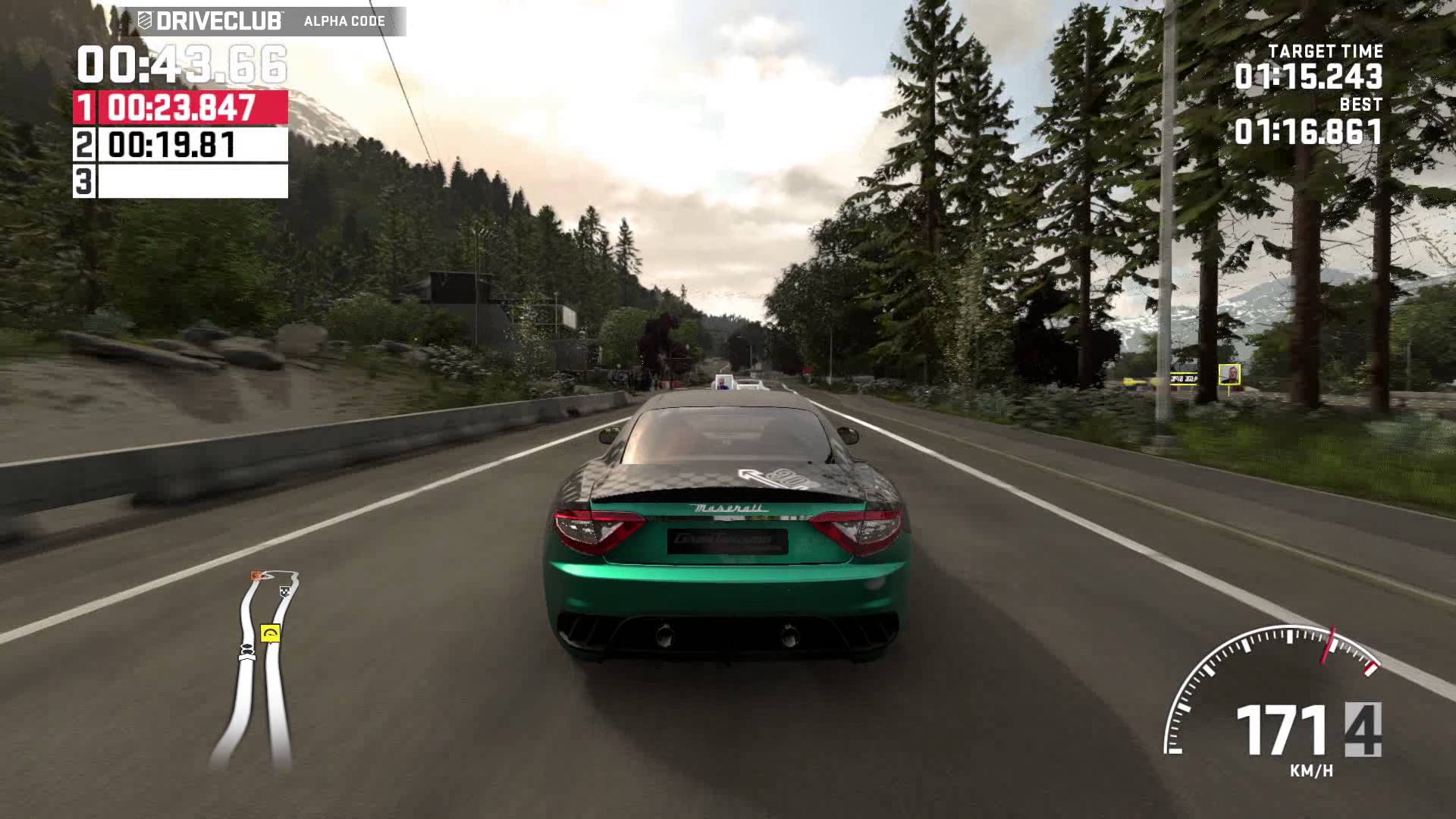Screen dimensions: 1456x819
Task: Click the yellow-framed player avatar tag
Action: coord(1229,375)
